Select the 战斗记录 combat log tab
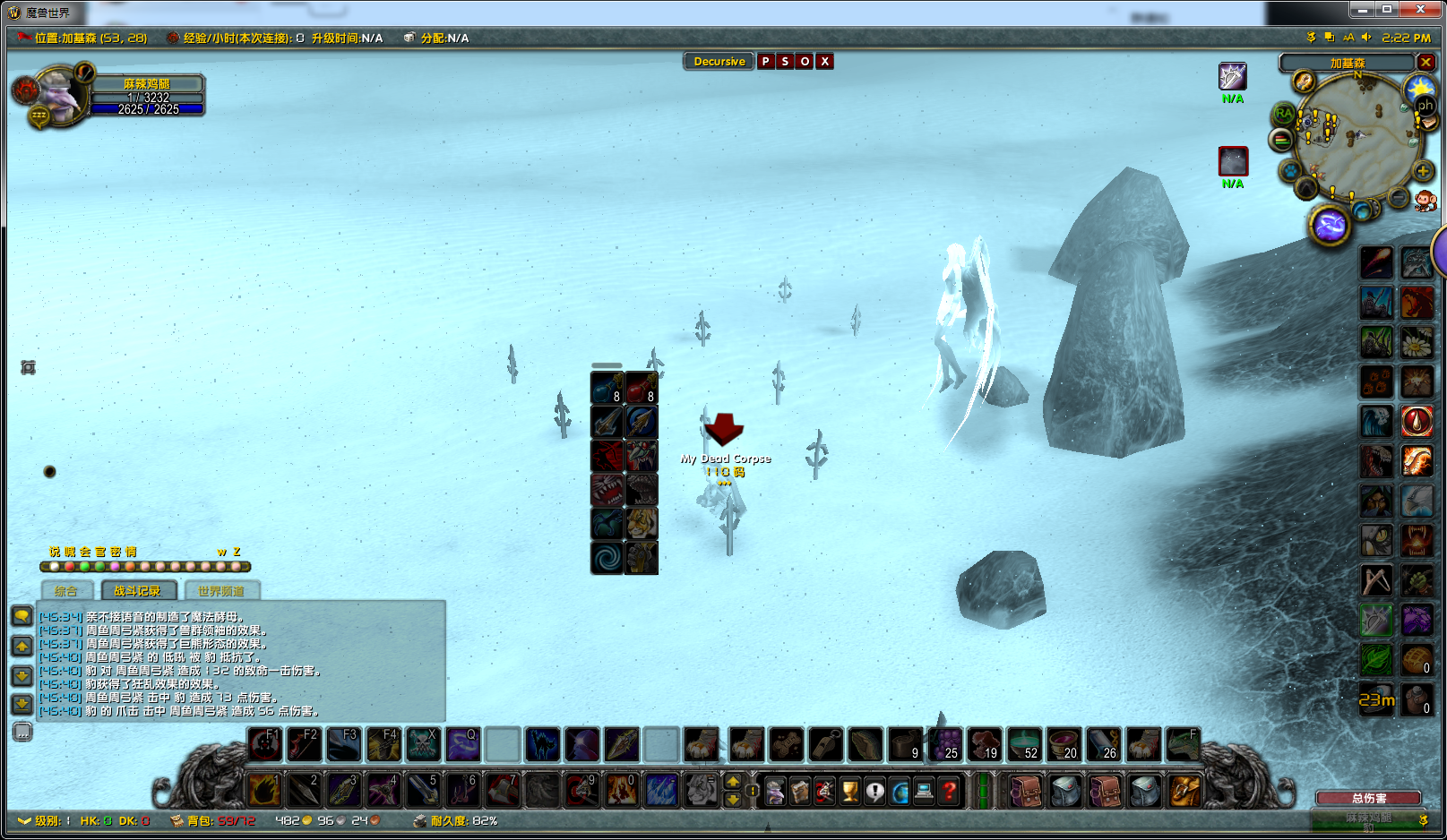The height and width of the screenshot is (840, 1447). (x=137, y=591)
